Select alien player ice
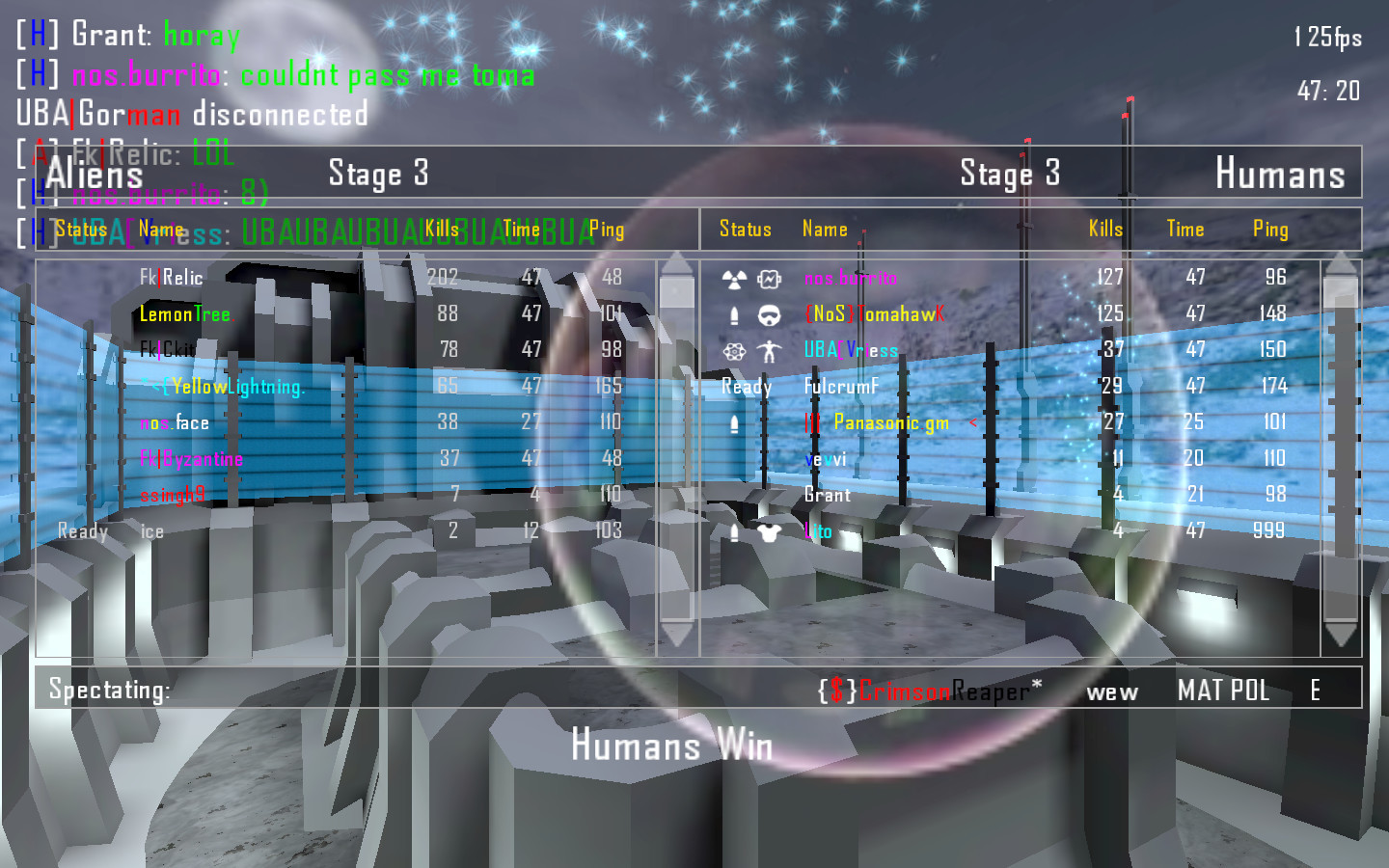 152,531
